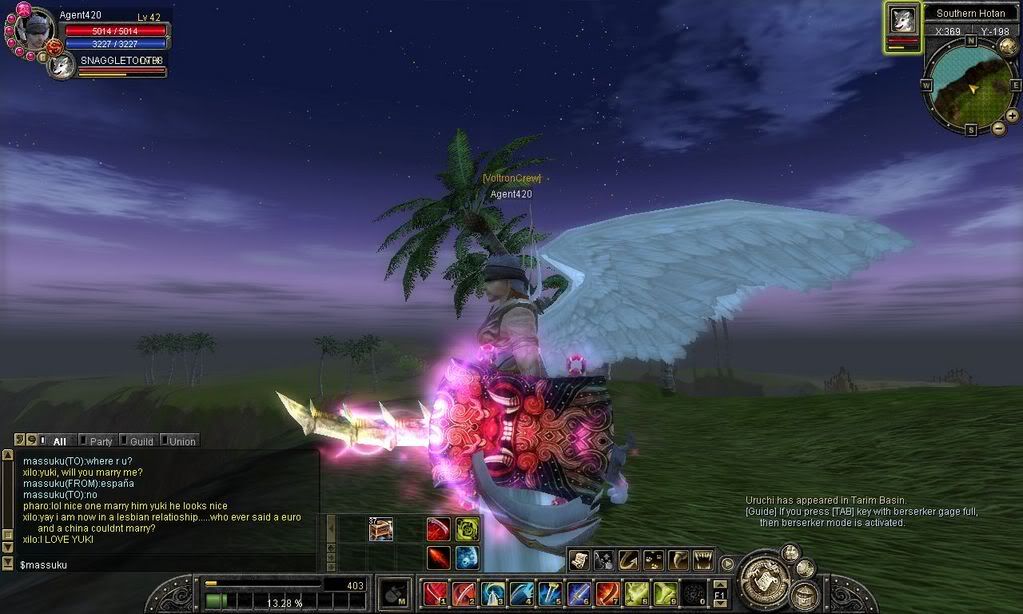Open the scroll icon in action bar

point(580,560)
